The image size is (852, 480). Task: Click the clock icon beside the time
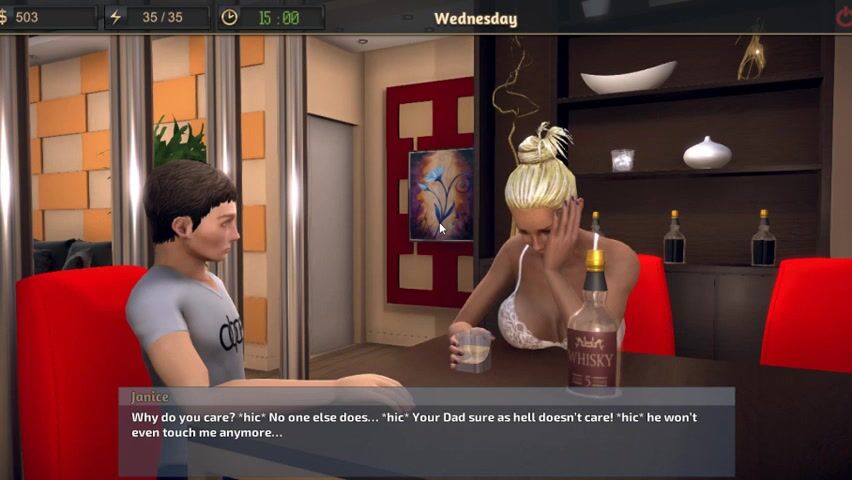point(229,17)
